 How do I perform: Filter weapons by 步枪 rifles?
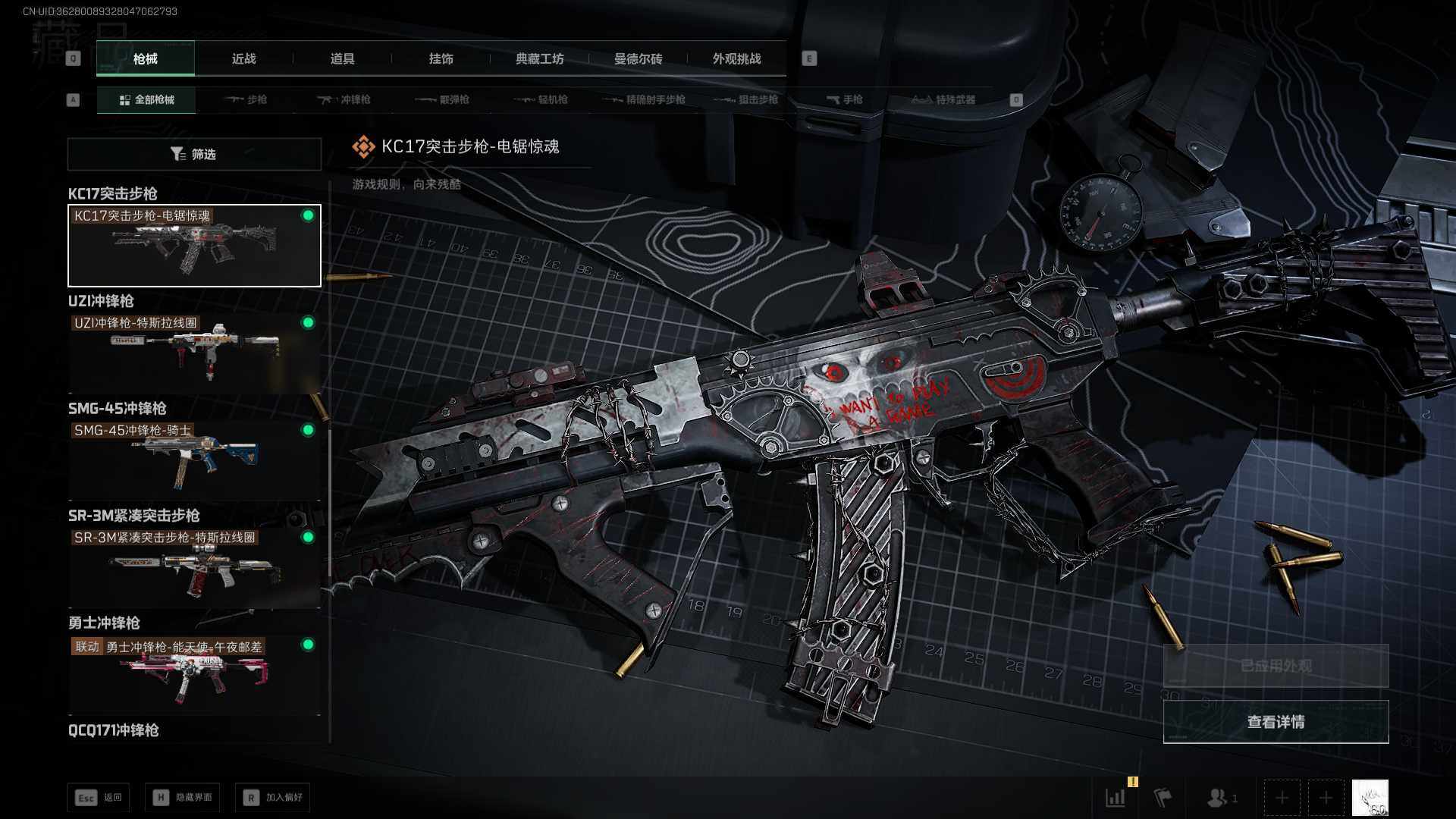pos(246,100)
